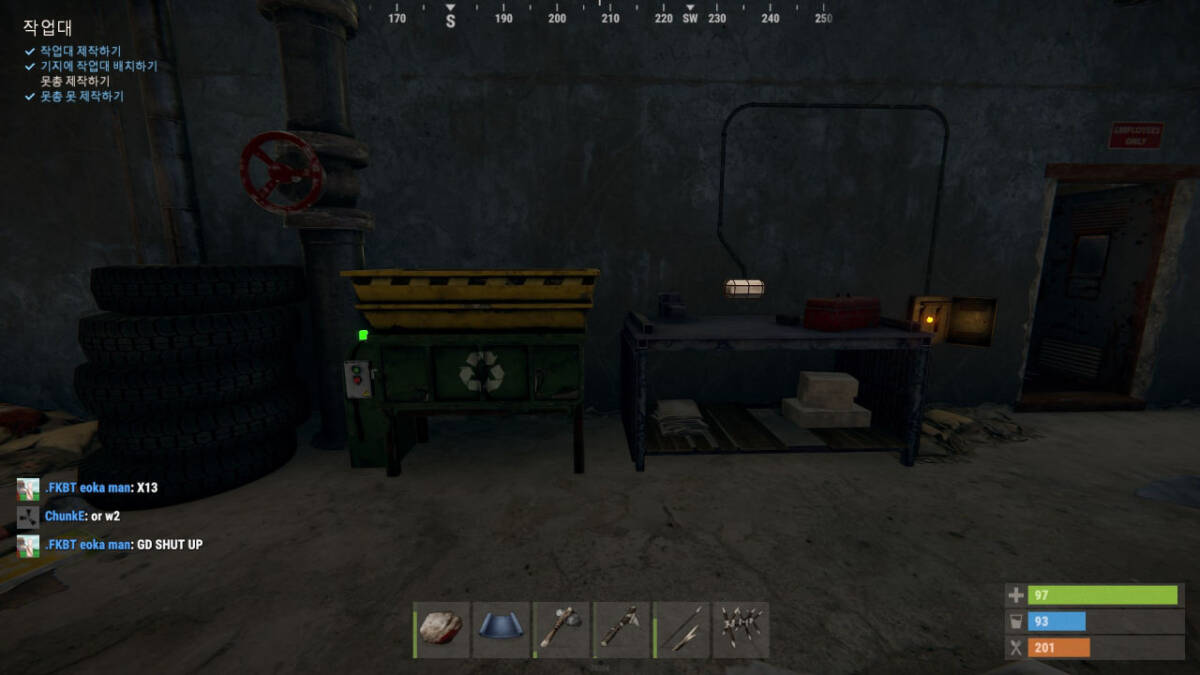The image size is (1200, 675).
Task: Equip the stone pickaxe from the hotbar
Action: pyautogui.click(x=621, y=629)
